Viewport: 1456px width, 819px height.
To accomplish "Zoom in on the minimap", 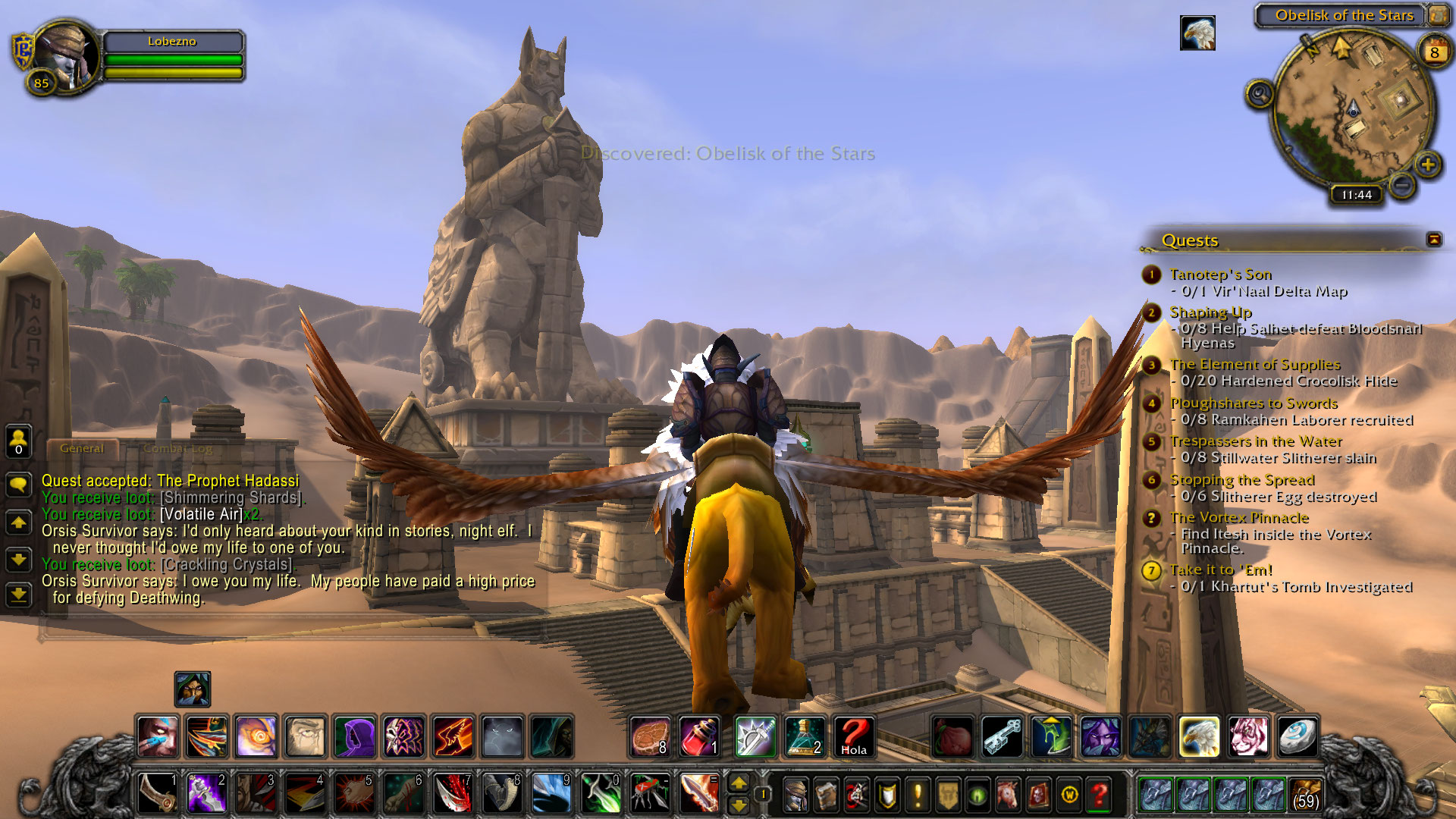I will (x=1427, y=165).
